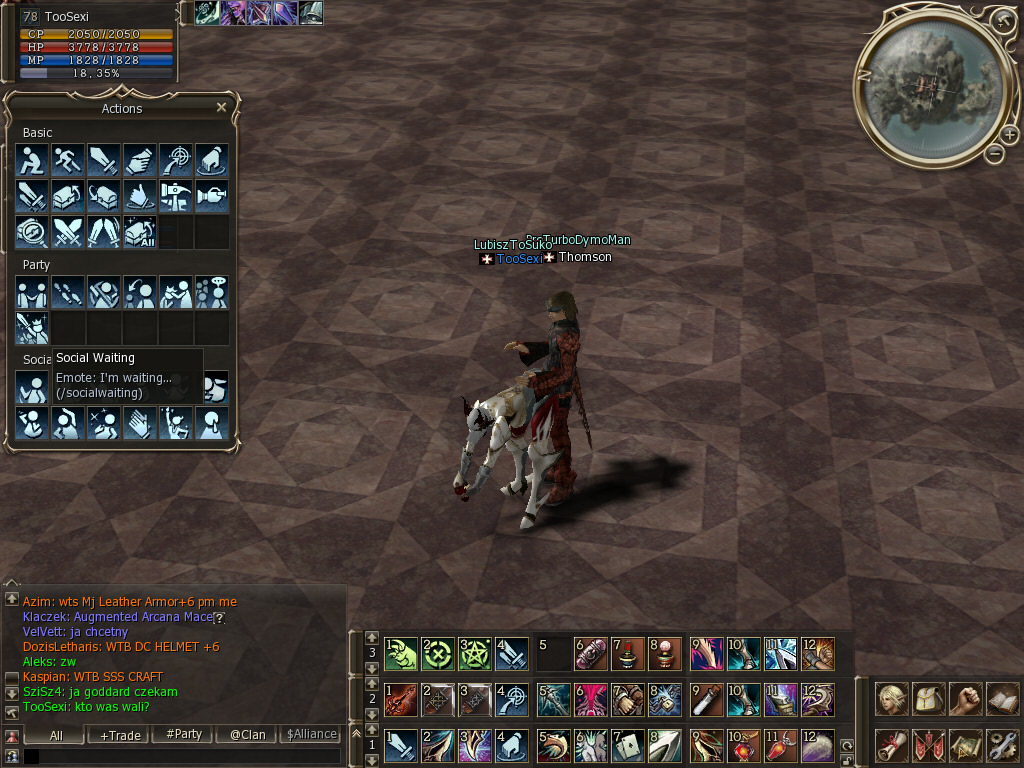Image resolution: width=1024 pixels, height=768 pixels.
Task: Open the @Clan chat tab
Action: pos(247,734)
